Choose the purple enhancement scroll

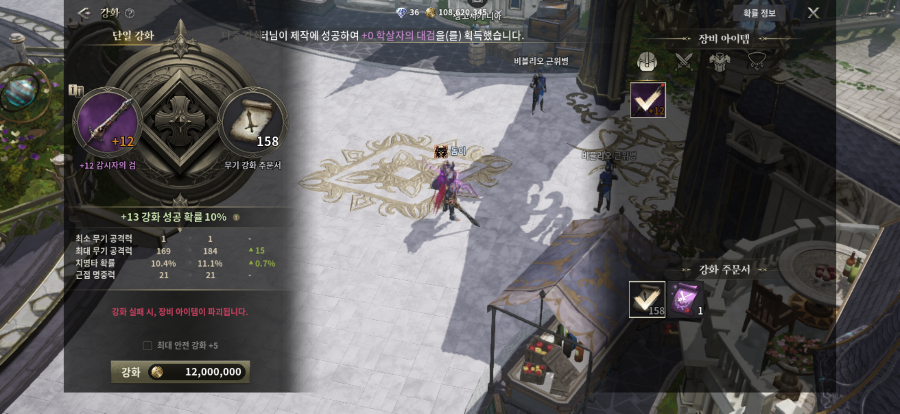(x=685, y=299)
